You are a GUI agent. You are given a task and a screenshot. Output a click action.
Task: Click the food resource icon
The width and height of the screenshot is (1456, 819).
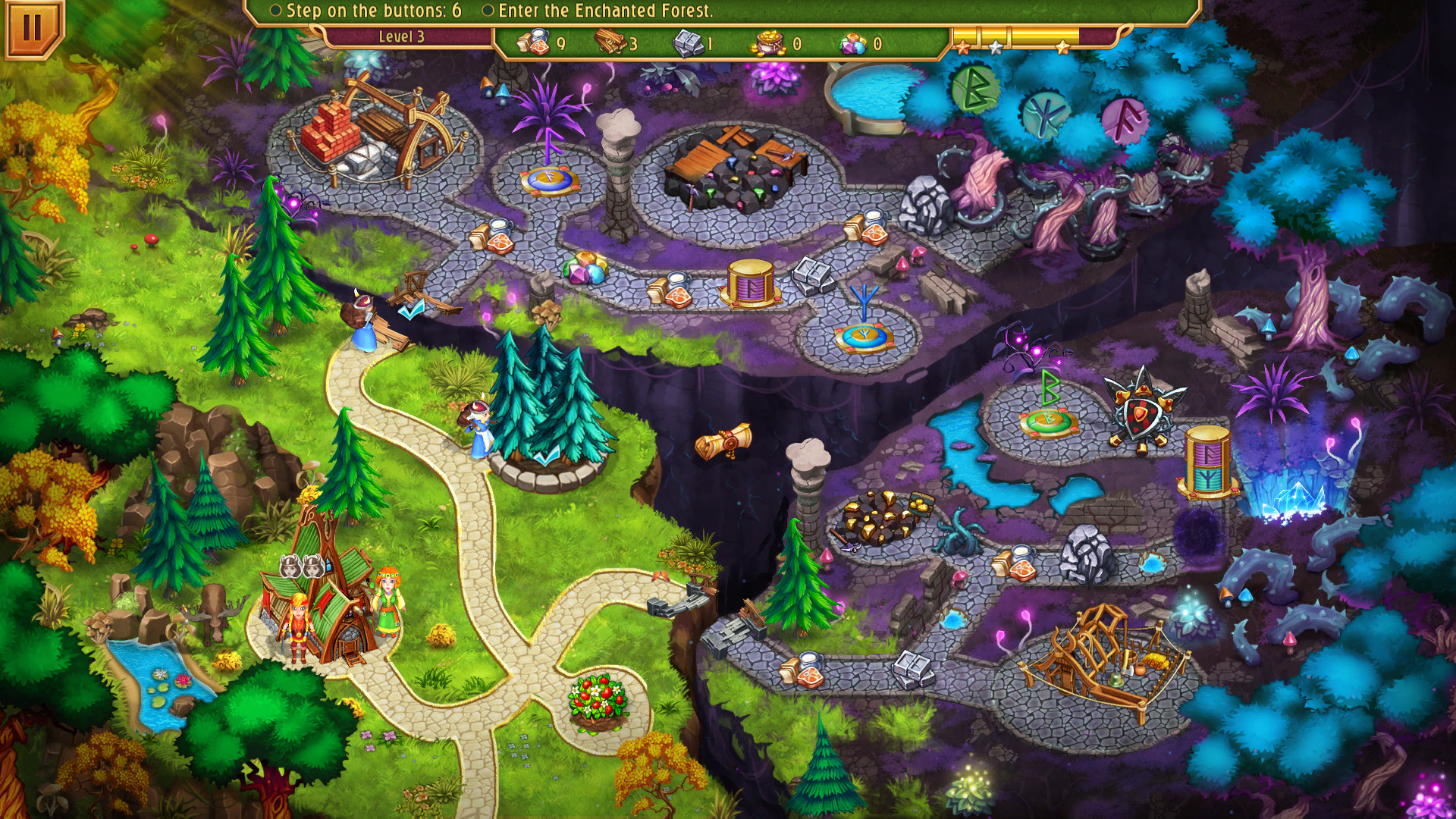[533, 42]
